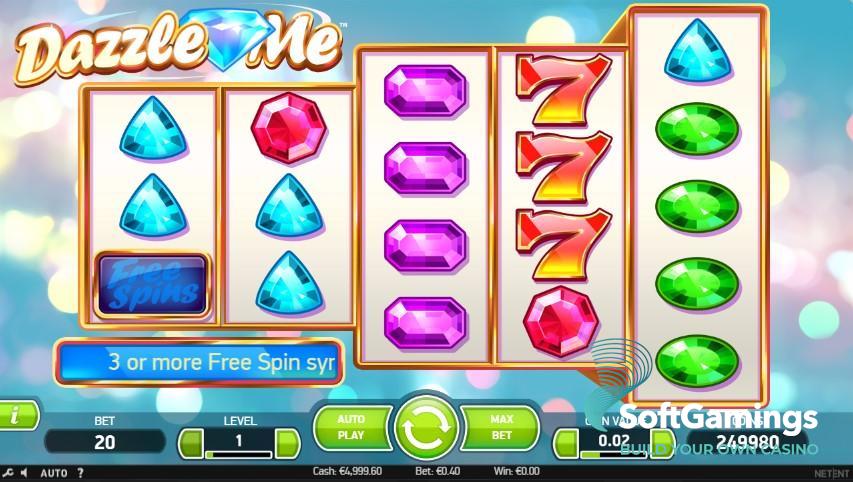Open game settings via the wrench icon

click(x=9, y=472)
